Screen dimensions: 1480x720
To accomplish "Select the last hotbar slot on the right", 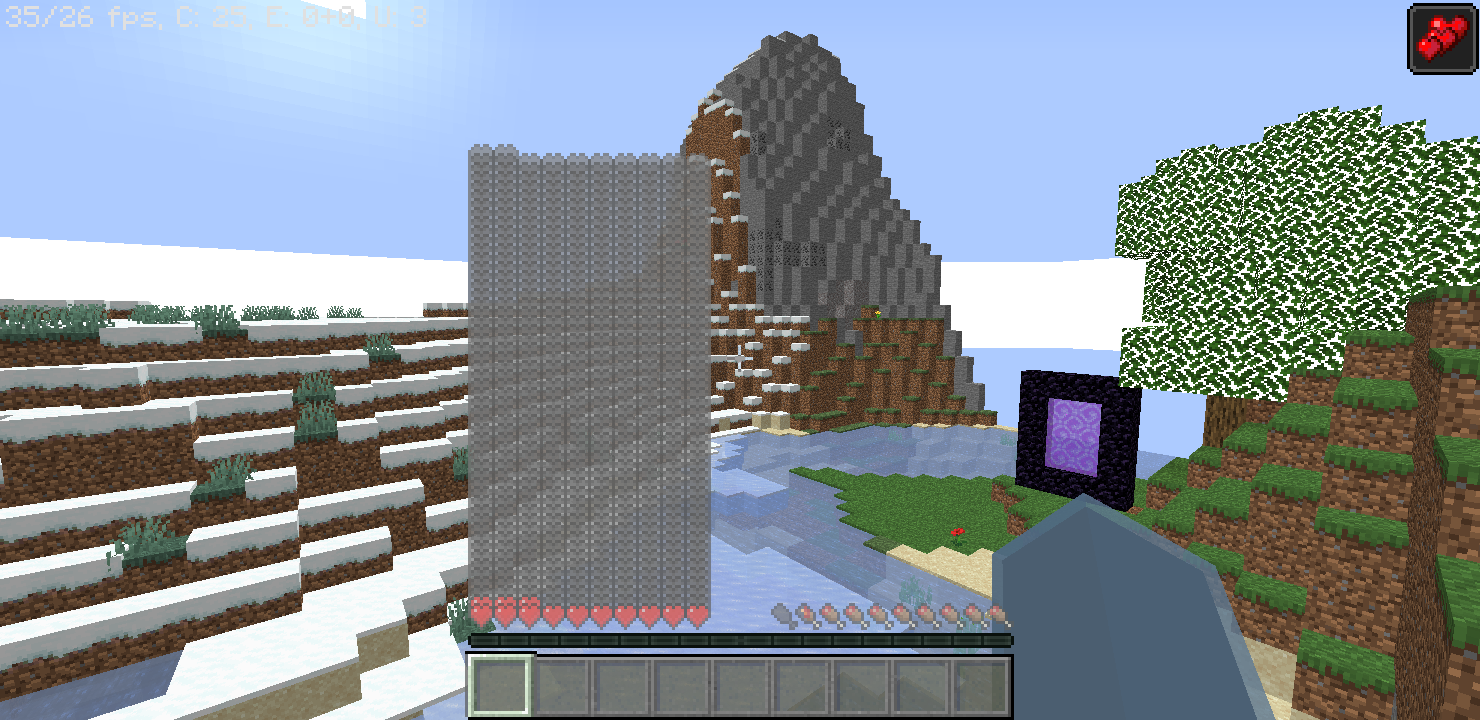I will 980,684.
